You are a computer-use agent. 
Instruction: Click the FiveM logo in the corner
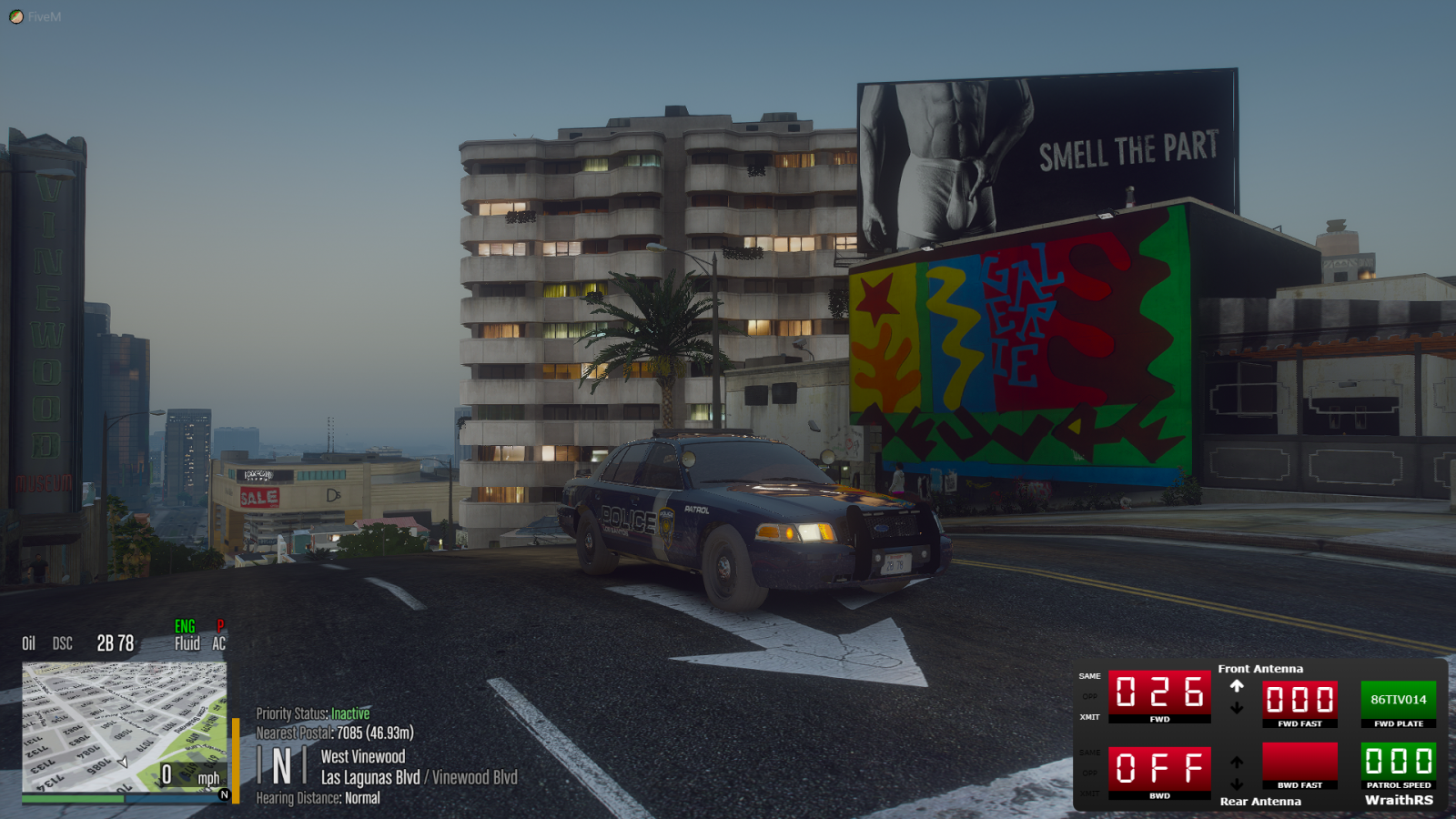pos(16,16)
